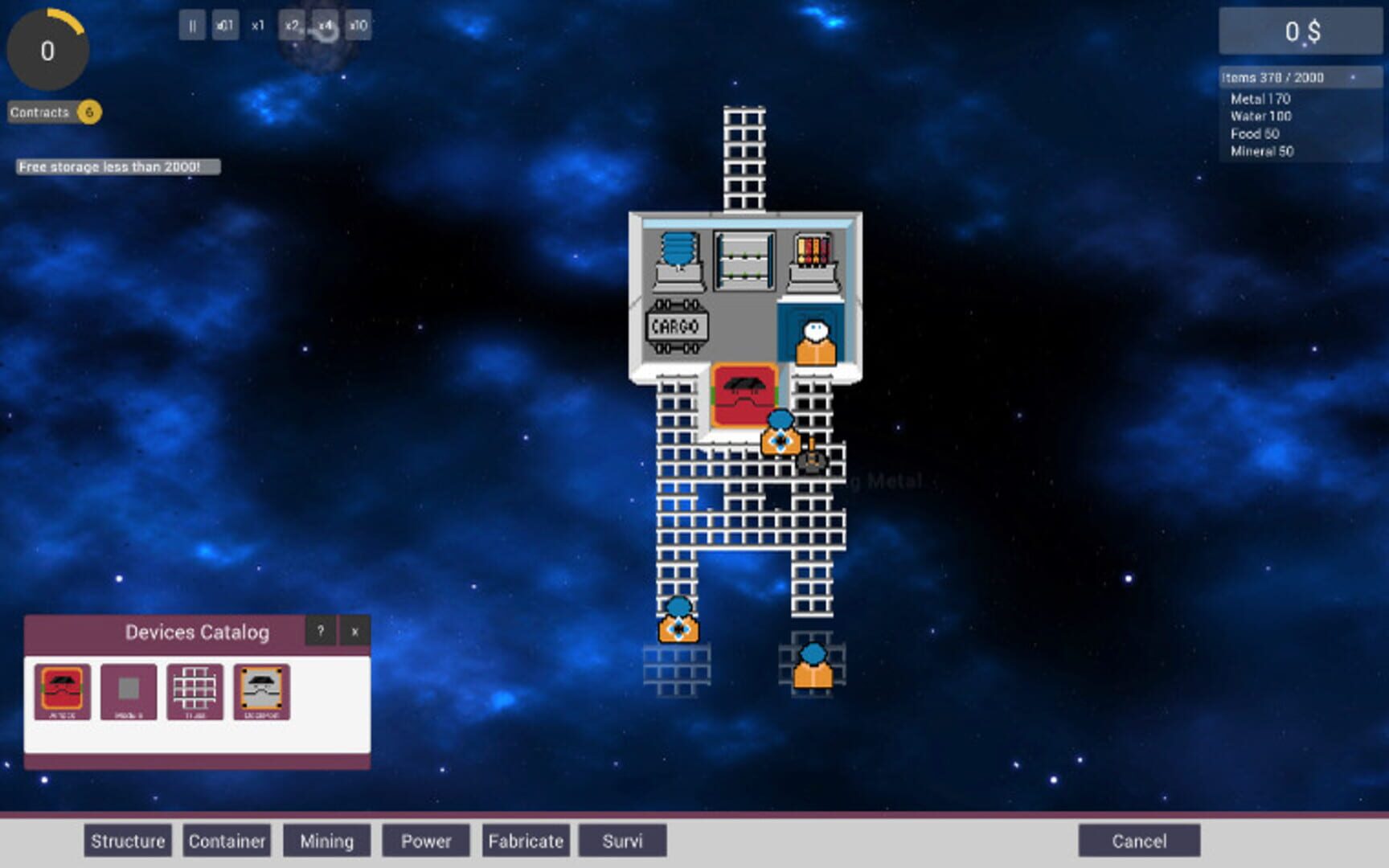Pick the Tube item from the Devices Catalog
The image size is (1389, 868).
click(x=193, y=687)
